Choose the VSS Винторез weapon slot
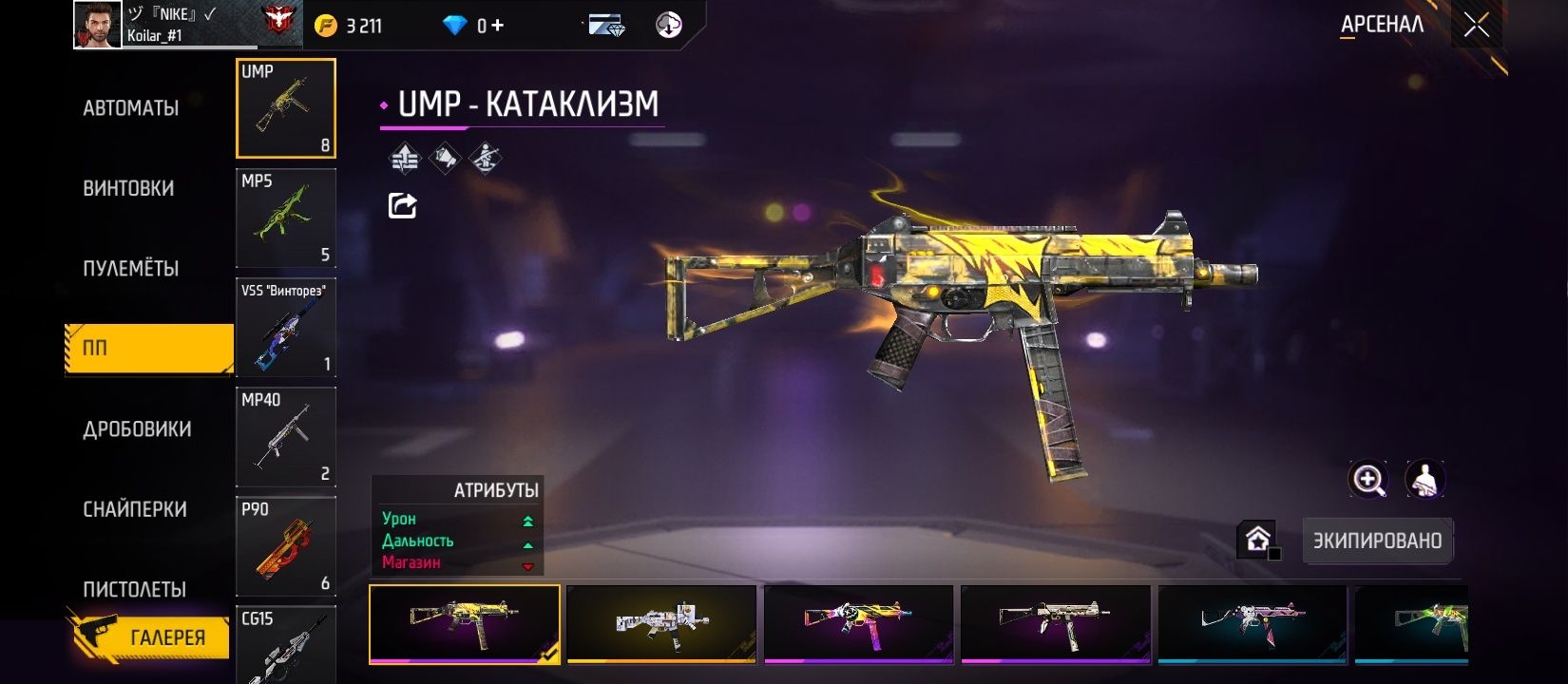1568x684 pixels. click(x=285, y=327)
